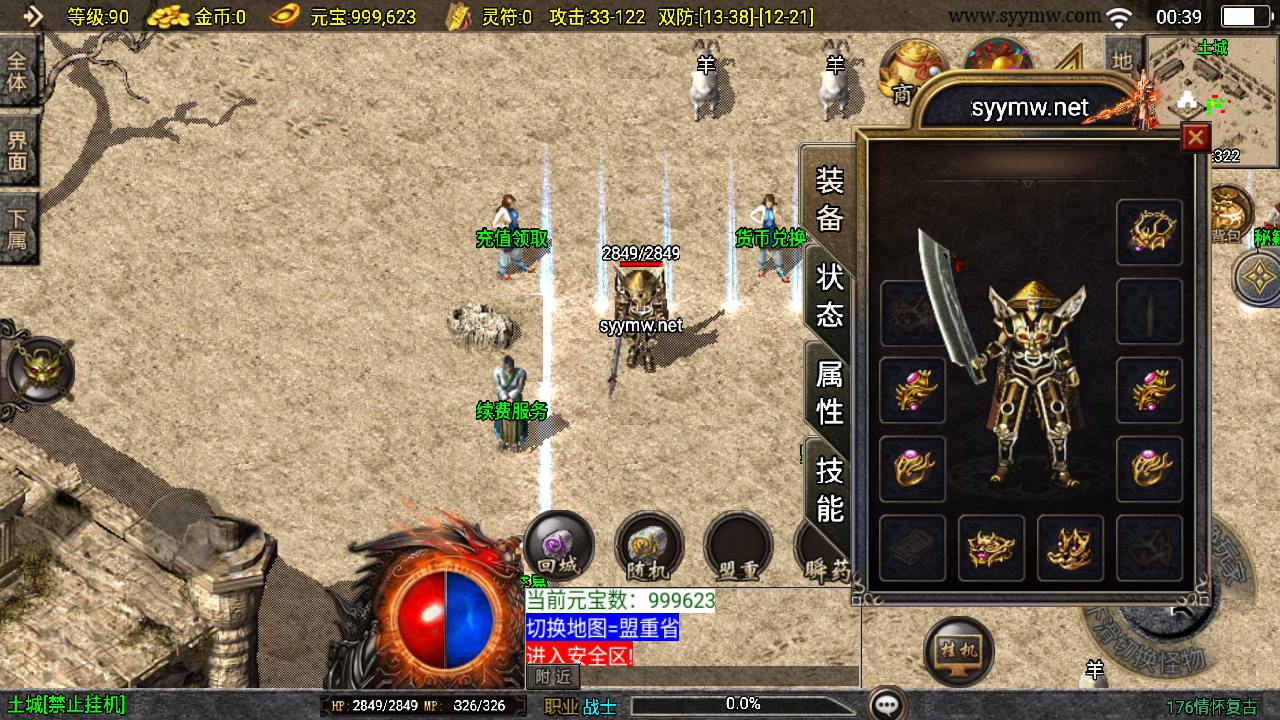Open the 界面 side tab

coord(18,150)
